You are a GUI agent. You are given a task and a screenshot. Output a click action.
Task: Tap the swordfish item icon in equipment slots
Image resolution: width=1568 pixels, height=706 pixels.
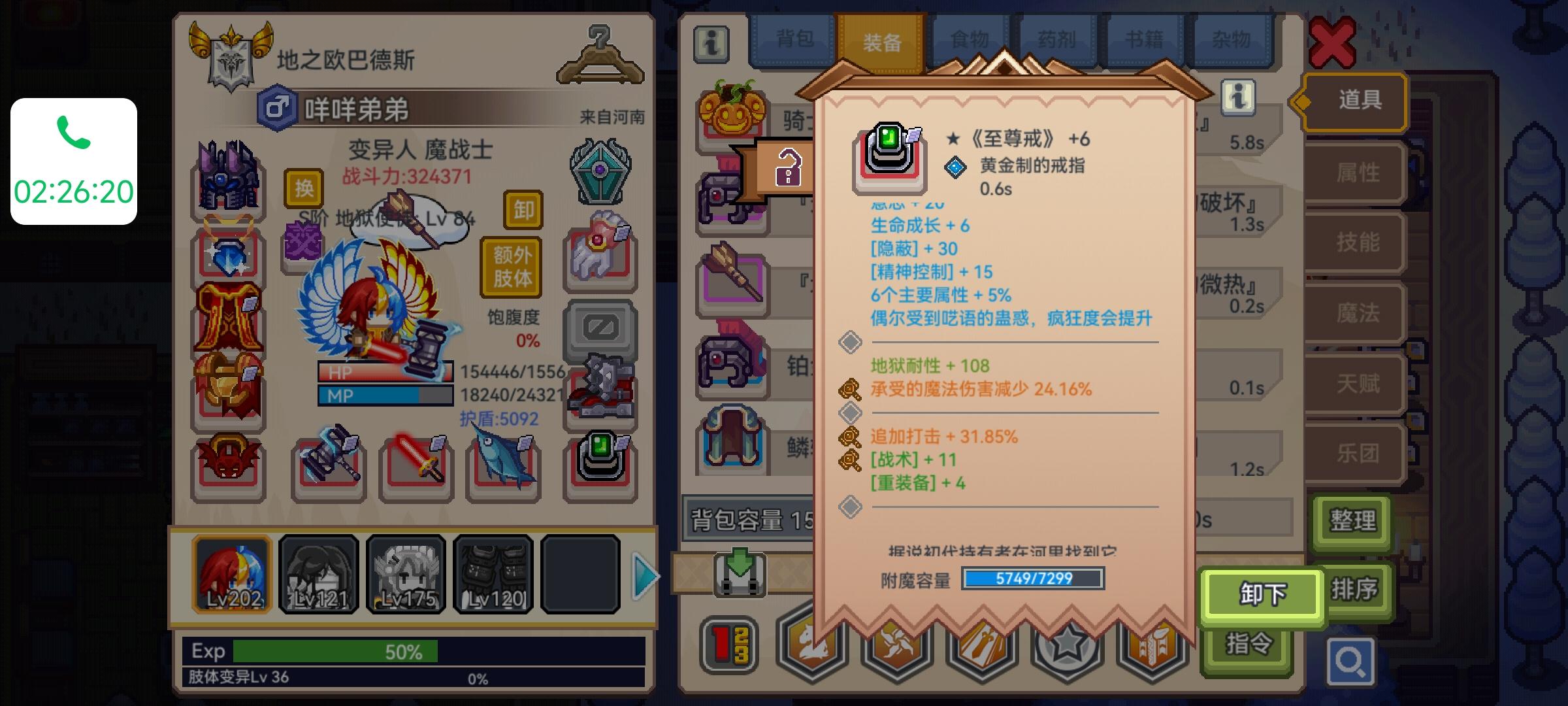504,465
